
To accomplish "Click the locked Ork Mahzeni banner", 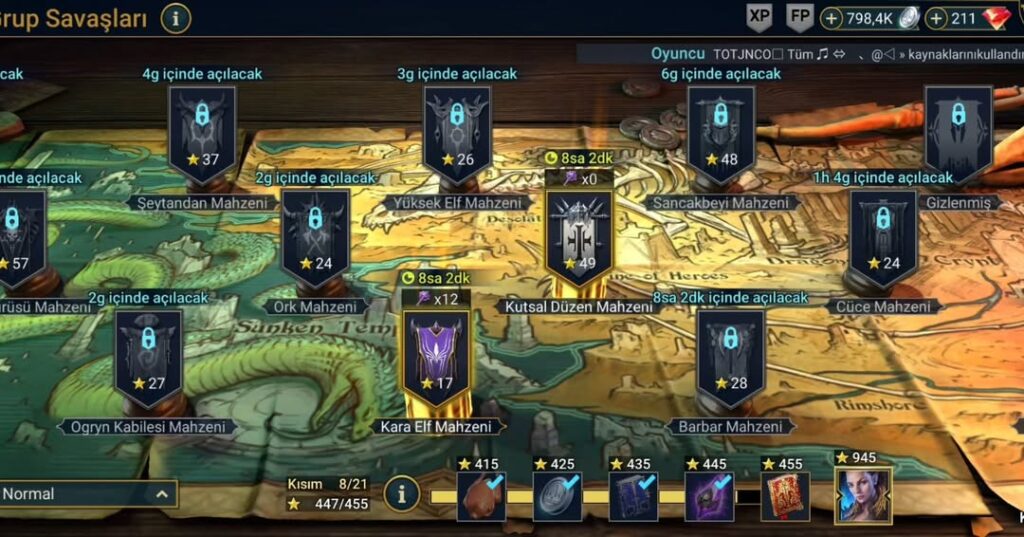I will tap(315, 238).
